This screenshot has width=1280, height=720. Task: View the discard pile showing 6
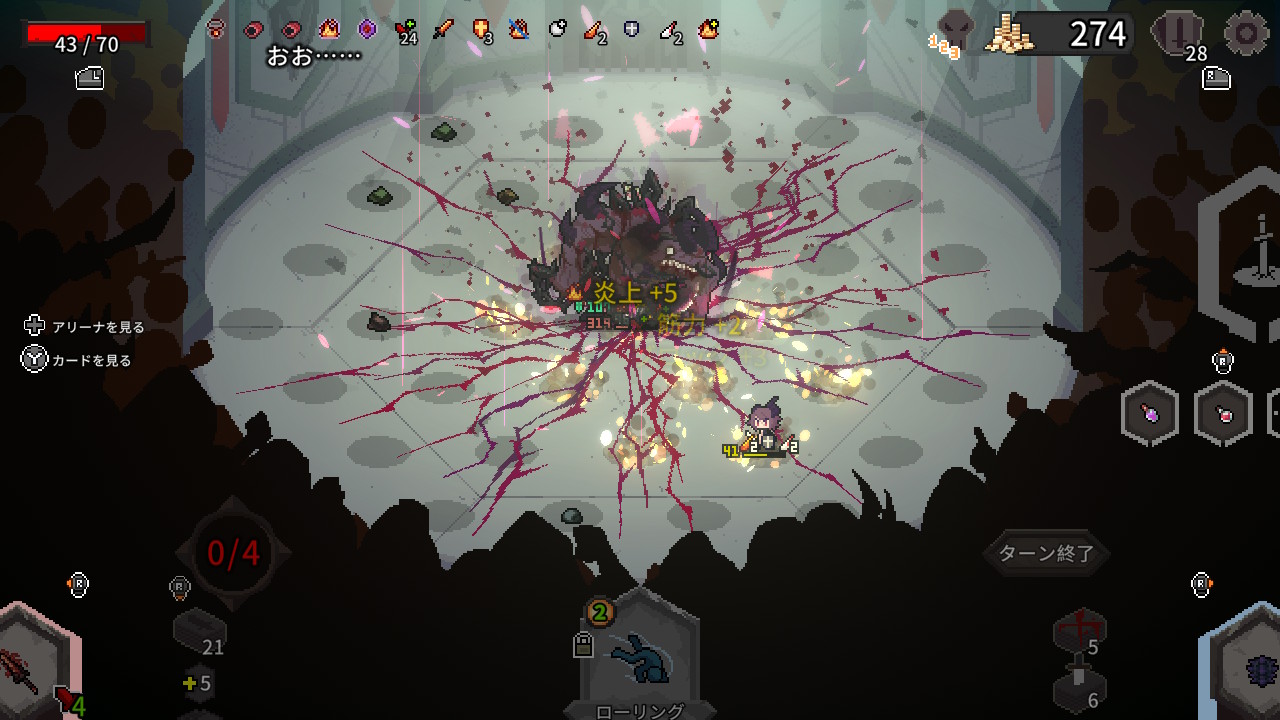pyautogui.click(x=1079, y=691)
